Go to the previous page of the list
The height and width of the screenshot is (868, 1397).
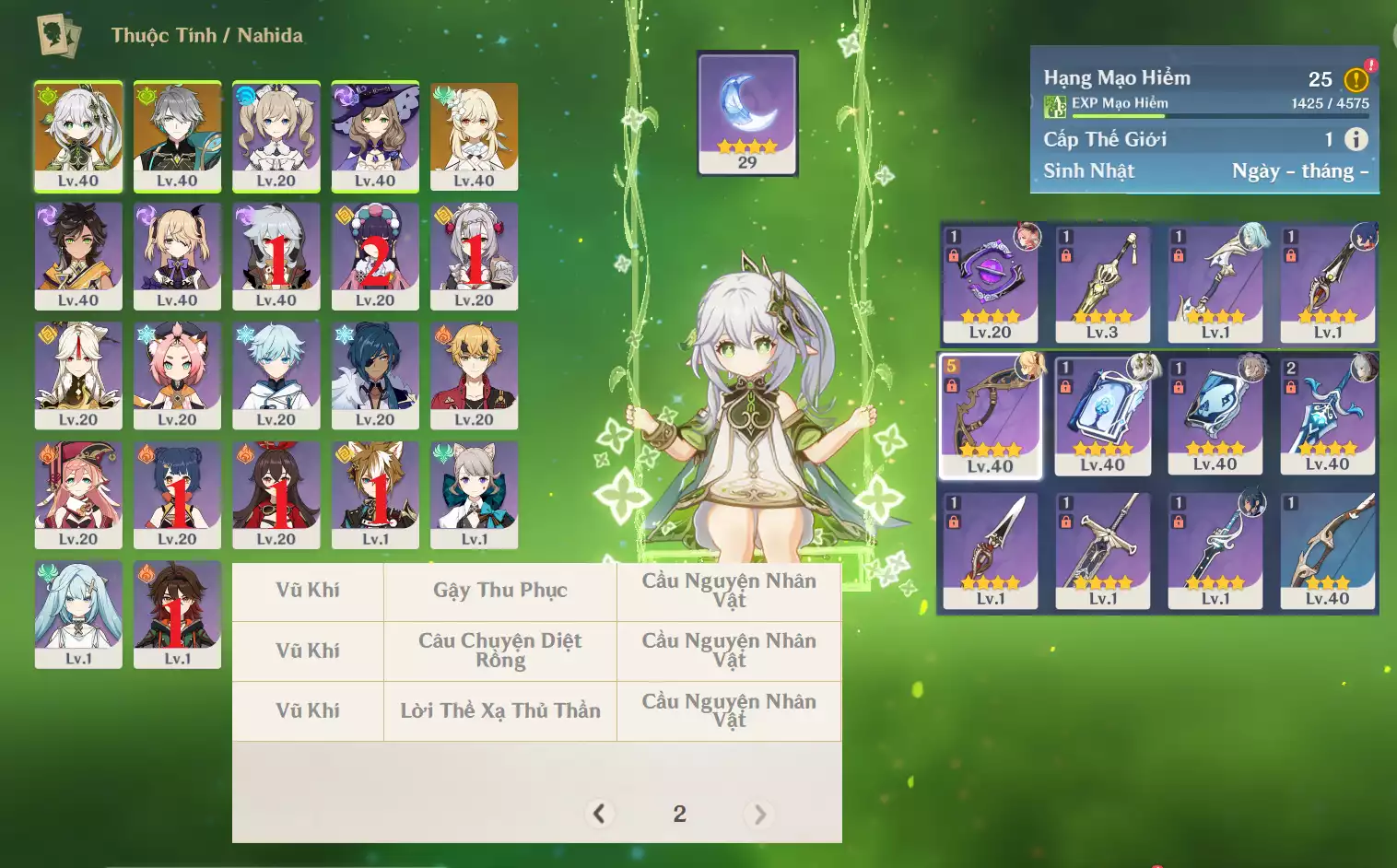(599, 814)
